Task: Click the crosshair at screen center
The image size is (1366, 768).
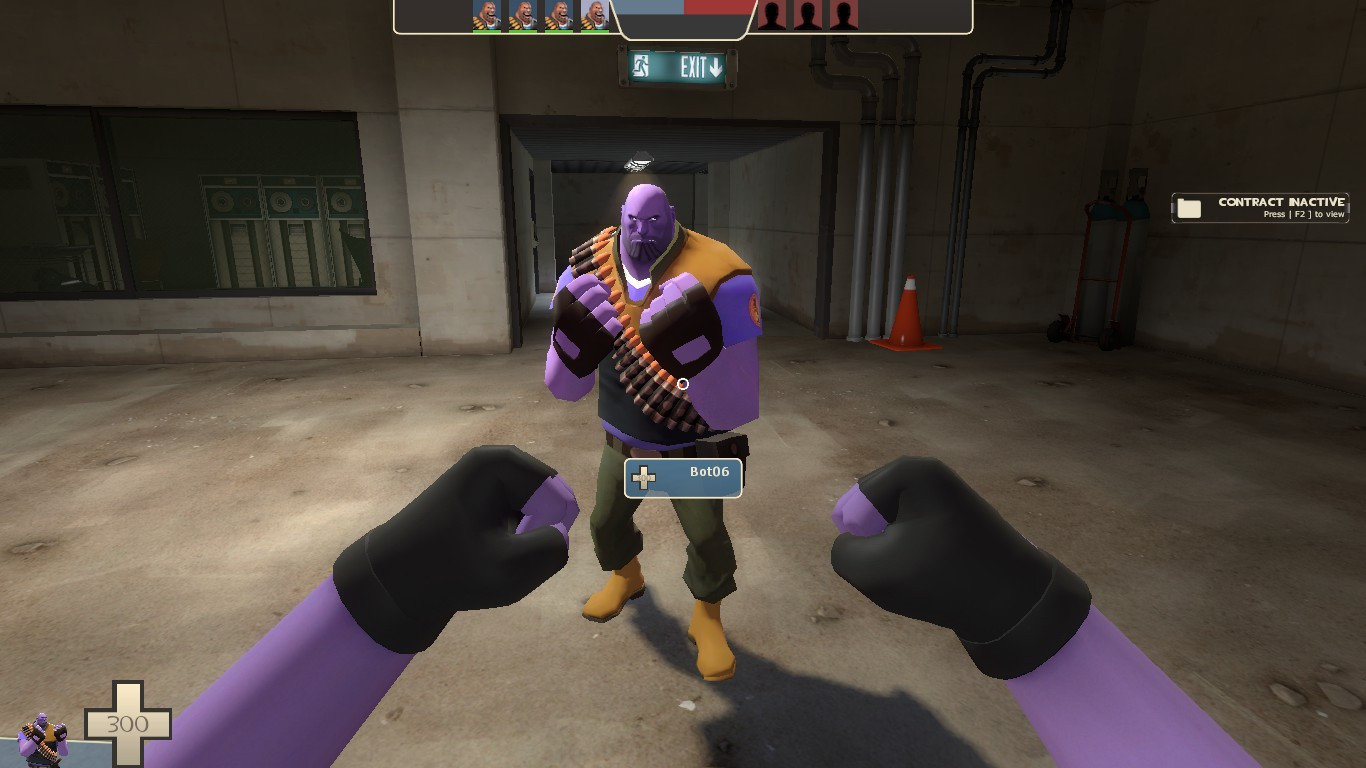Action: pos(683,383)
